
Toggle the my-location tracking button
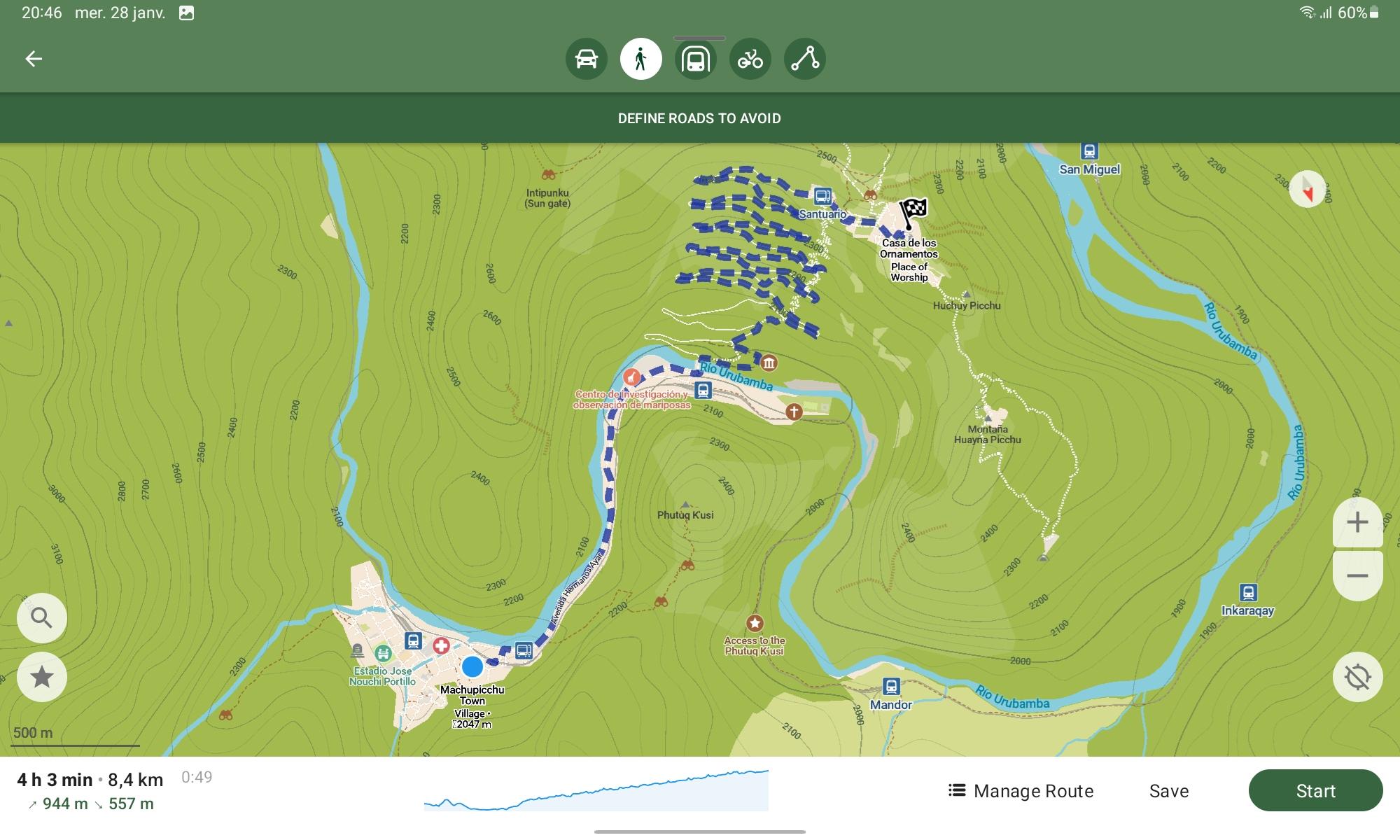click(1357, 677)
